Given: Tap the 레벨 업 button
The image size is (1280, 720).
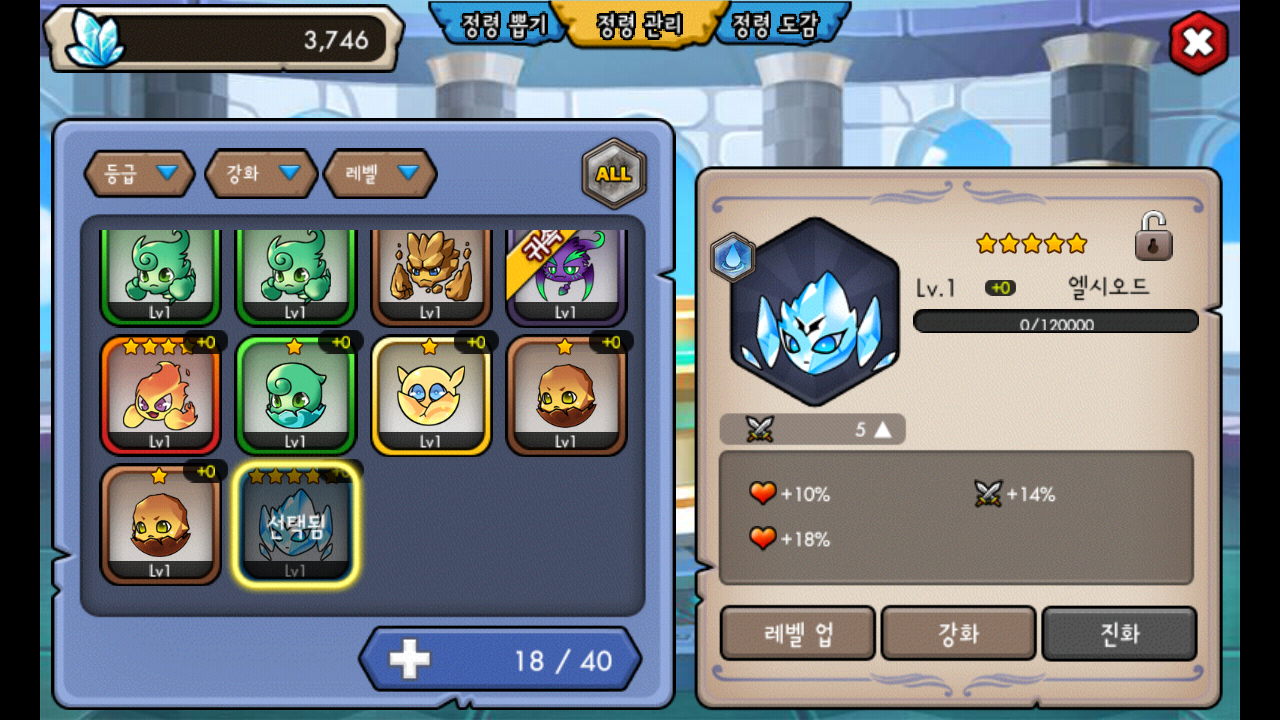Looking at the screenshot, I should (x=798, y=634).
